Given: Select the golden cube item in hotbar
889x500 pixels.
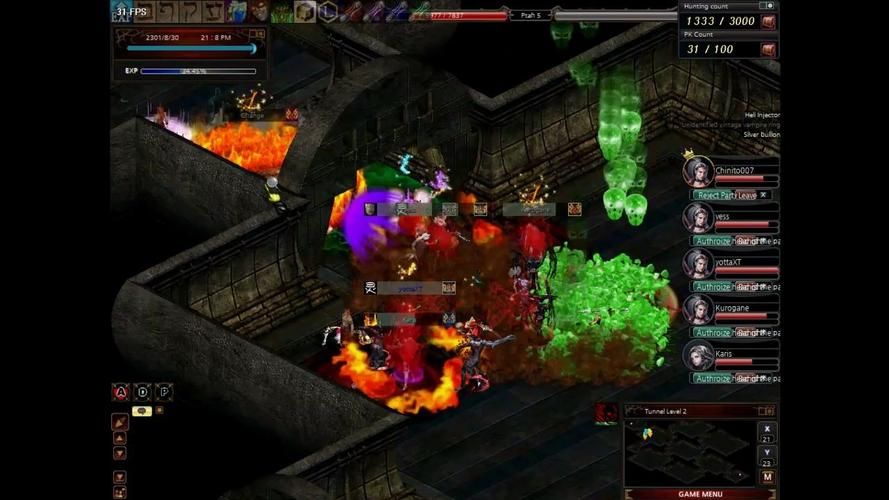Looking at the screenshot, I should tap(305, 11).
